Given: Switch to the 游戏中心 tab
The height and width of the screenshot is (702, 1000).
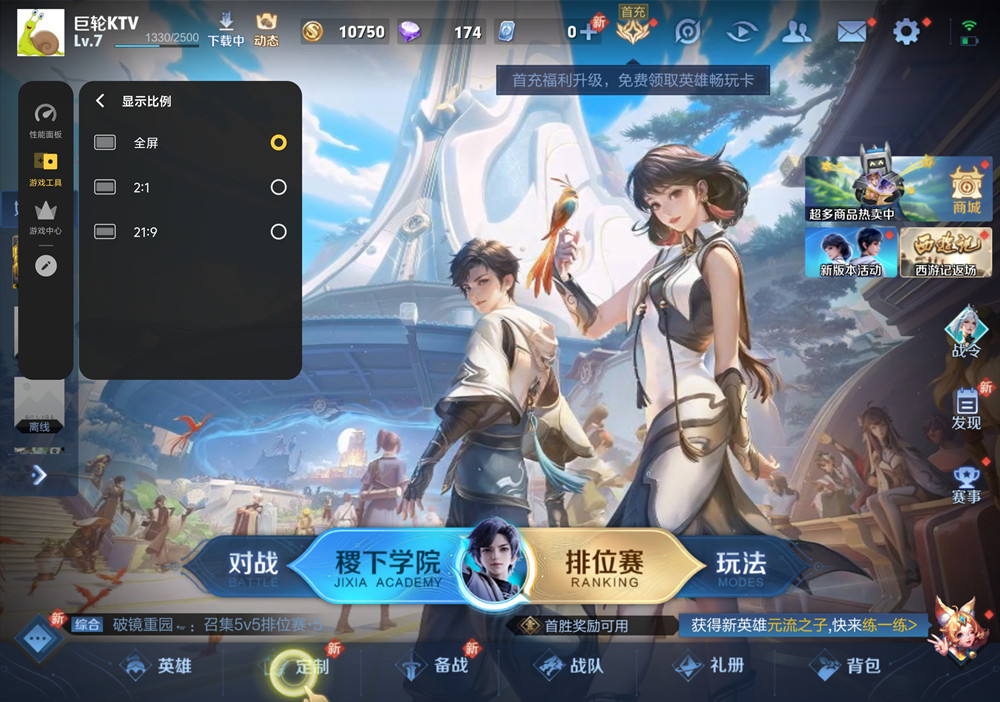Looking at the screenshot, I should [x=45, y=217].
